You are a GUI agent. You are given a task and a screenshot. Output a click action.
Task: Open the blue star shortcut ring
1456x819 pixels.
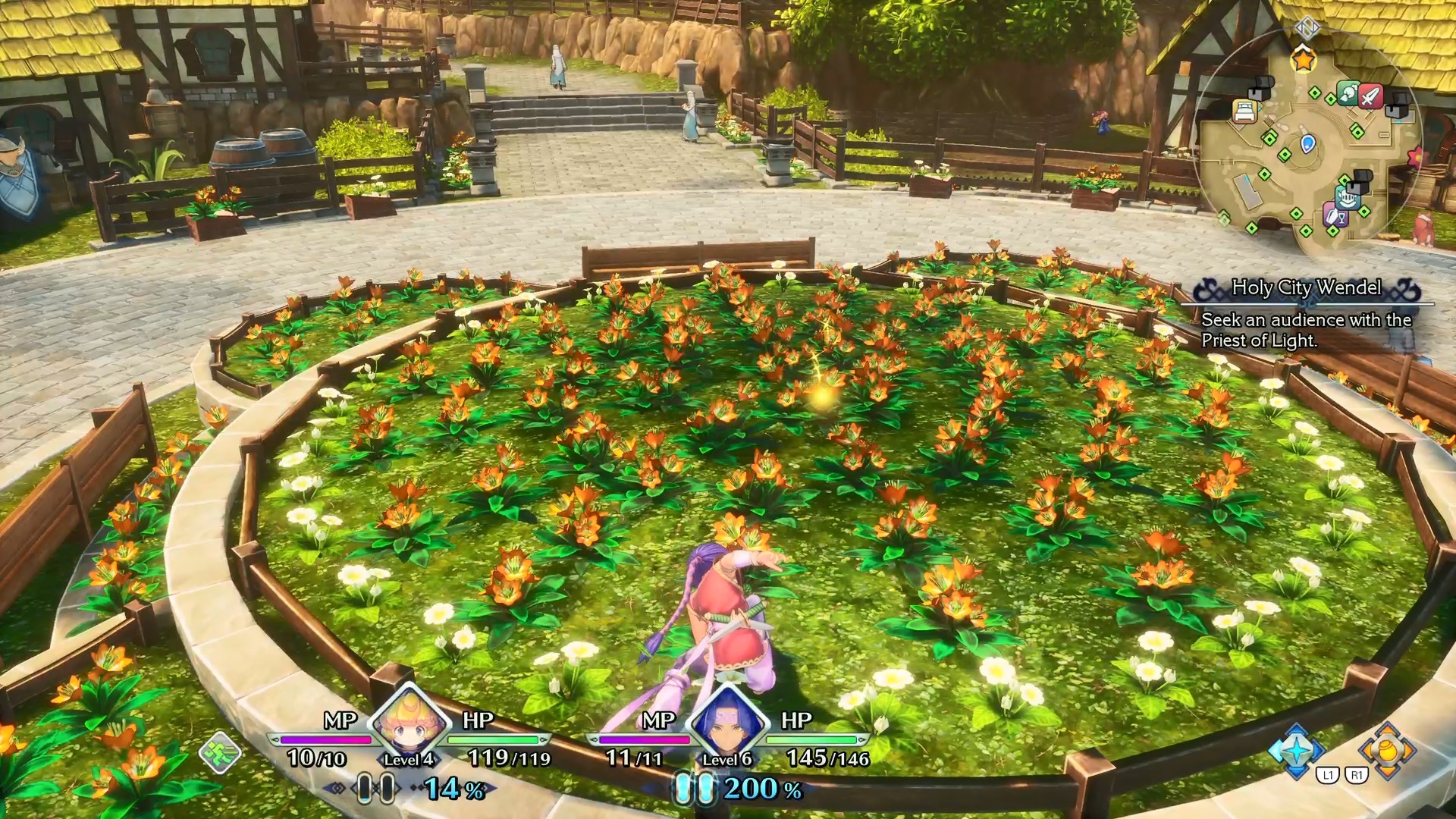coord(1298,751)
